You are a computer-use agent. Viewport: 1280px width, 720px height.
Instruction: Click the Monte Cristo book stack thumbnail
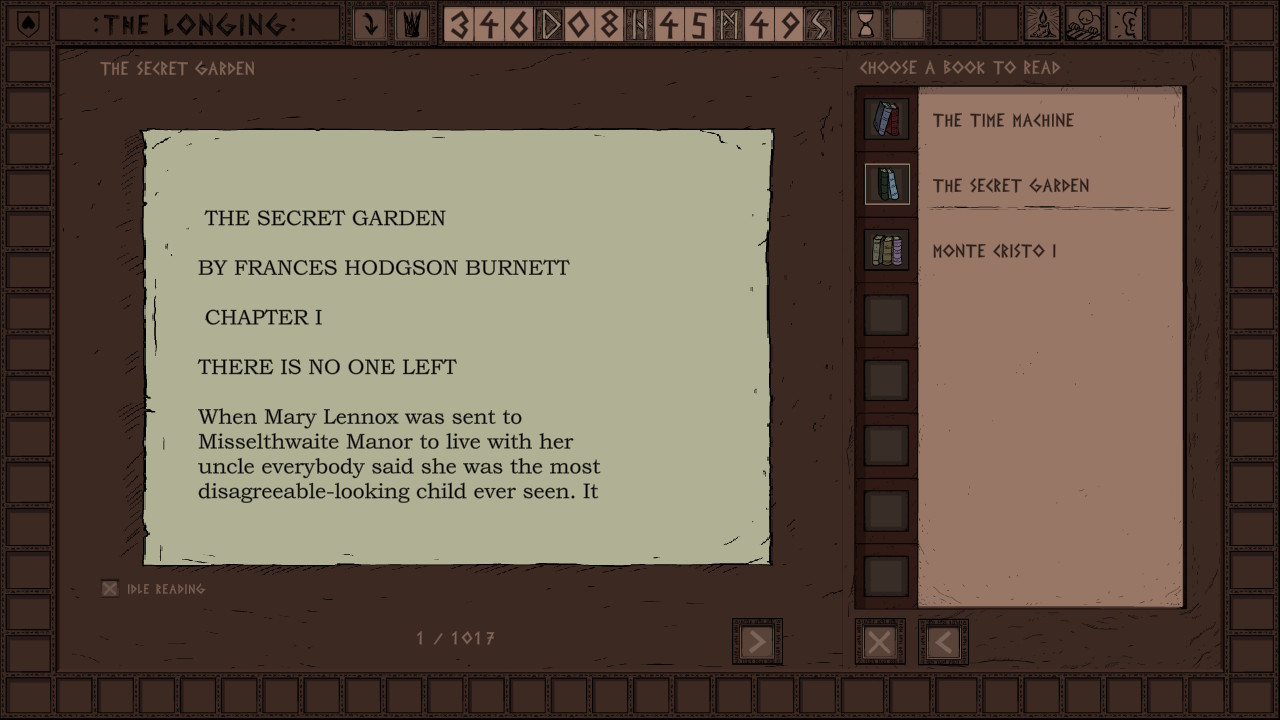click(887, 250)
